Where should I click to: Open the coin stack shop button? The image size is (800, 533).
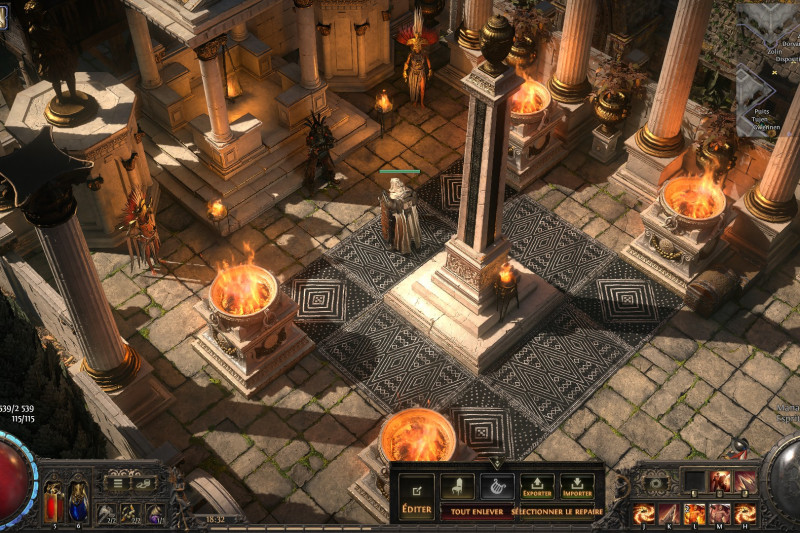[145, 483]
